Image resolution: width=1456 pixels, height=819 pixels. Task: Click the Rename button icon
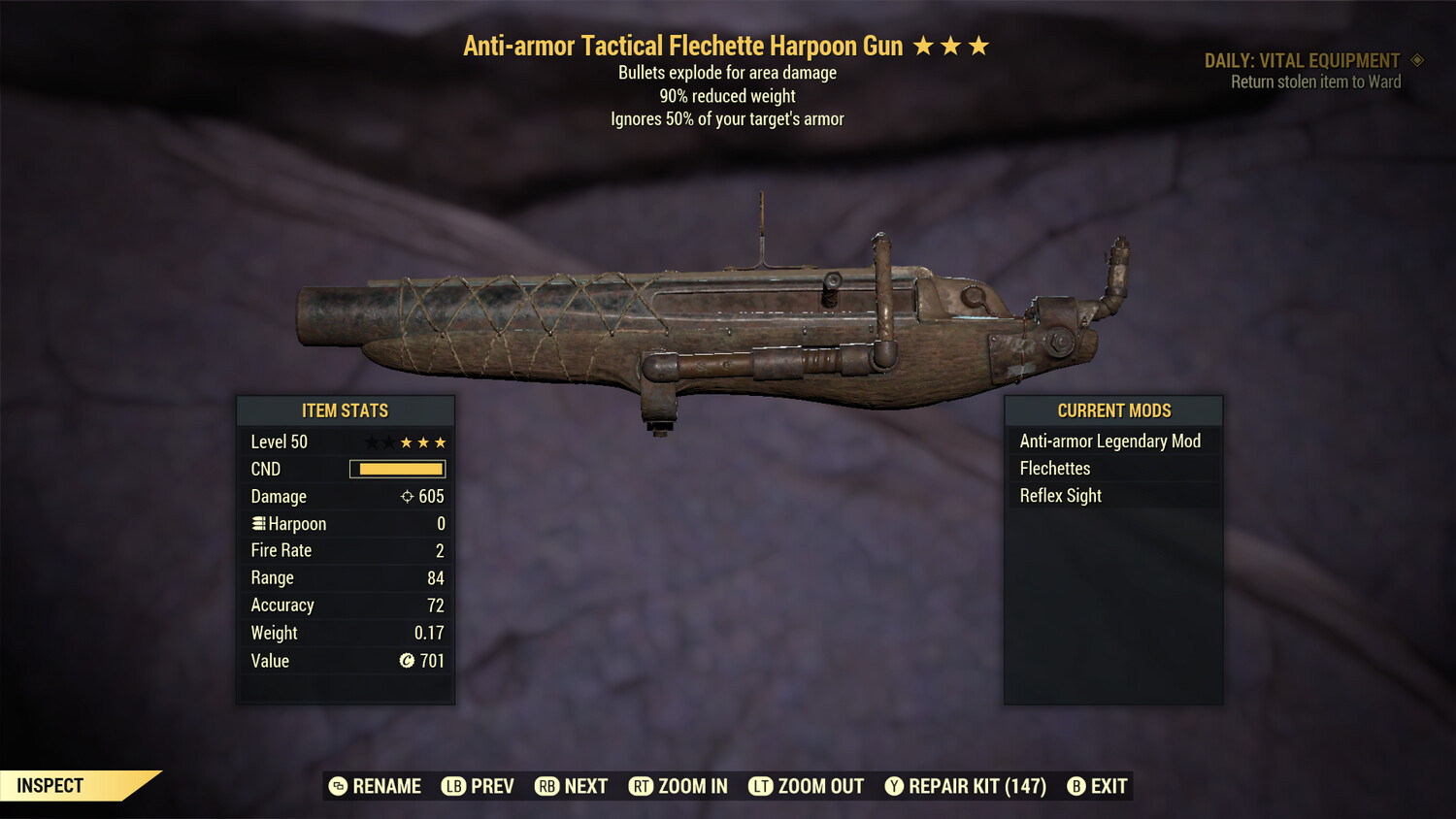337,786
